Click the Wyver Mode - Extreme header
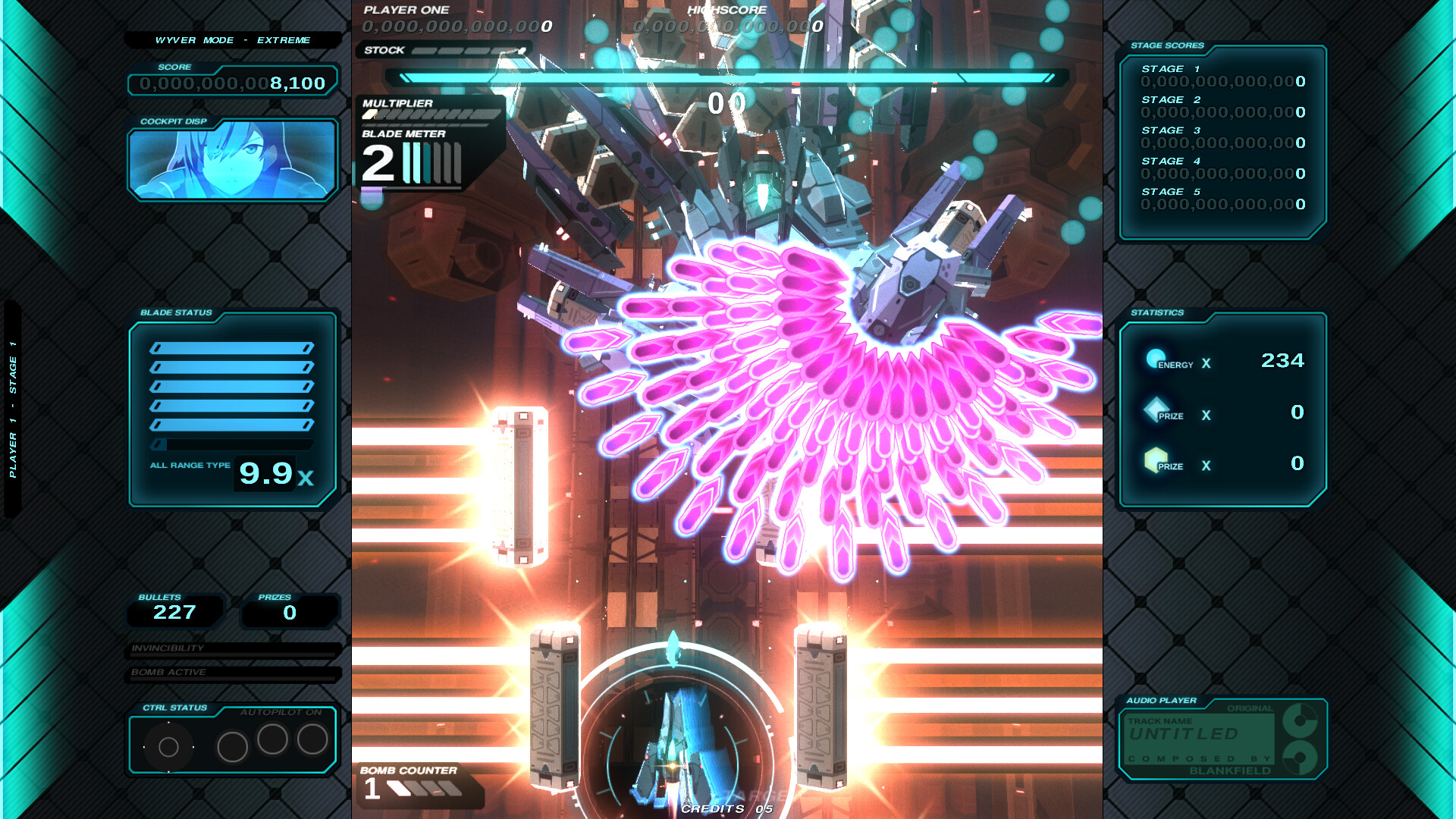 [231, 39]
